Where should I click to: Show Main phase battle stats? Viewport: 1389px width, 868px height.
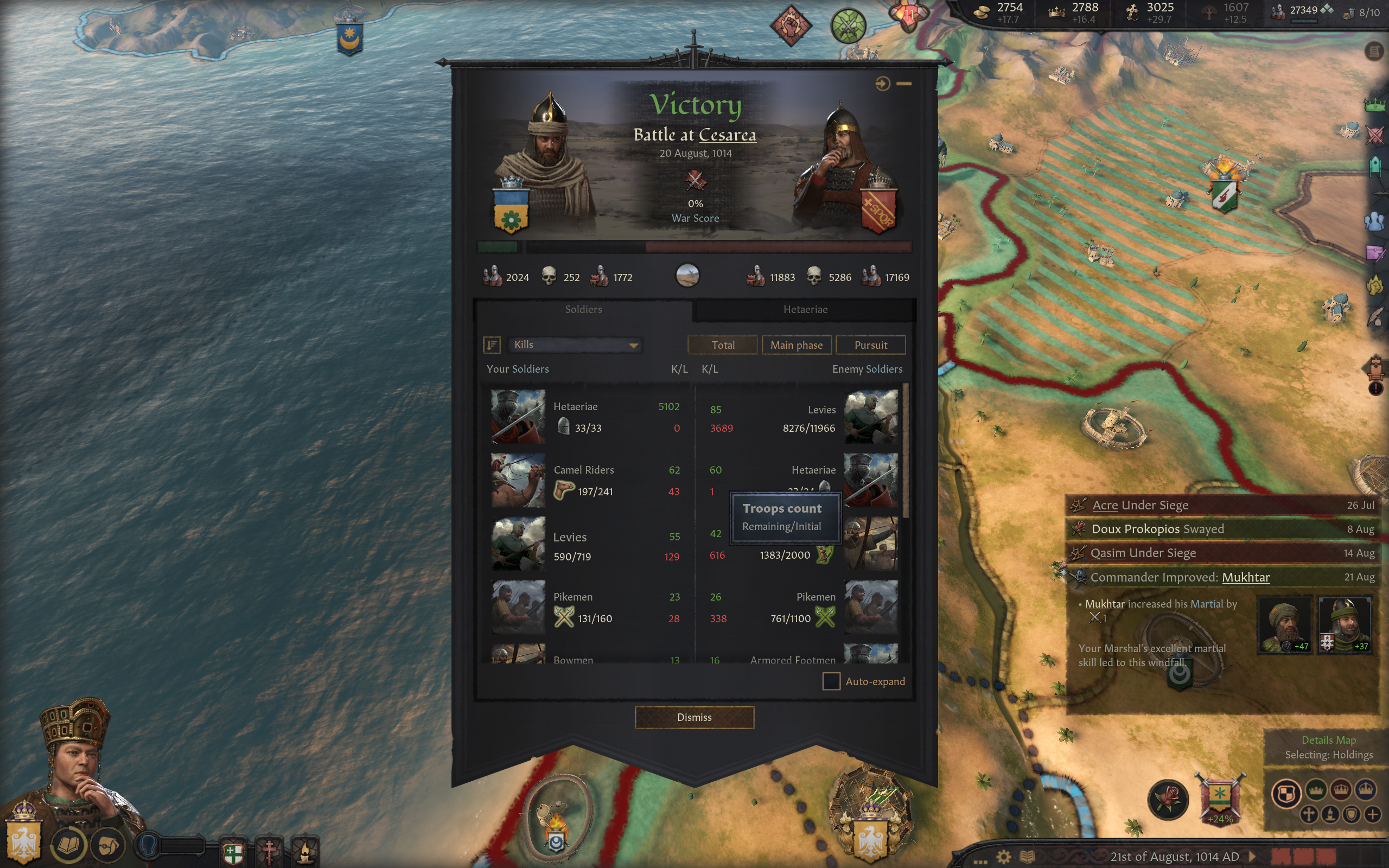[x=796, y=345]
